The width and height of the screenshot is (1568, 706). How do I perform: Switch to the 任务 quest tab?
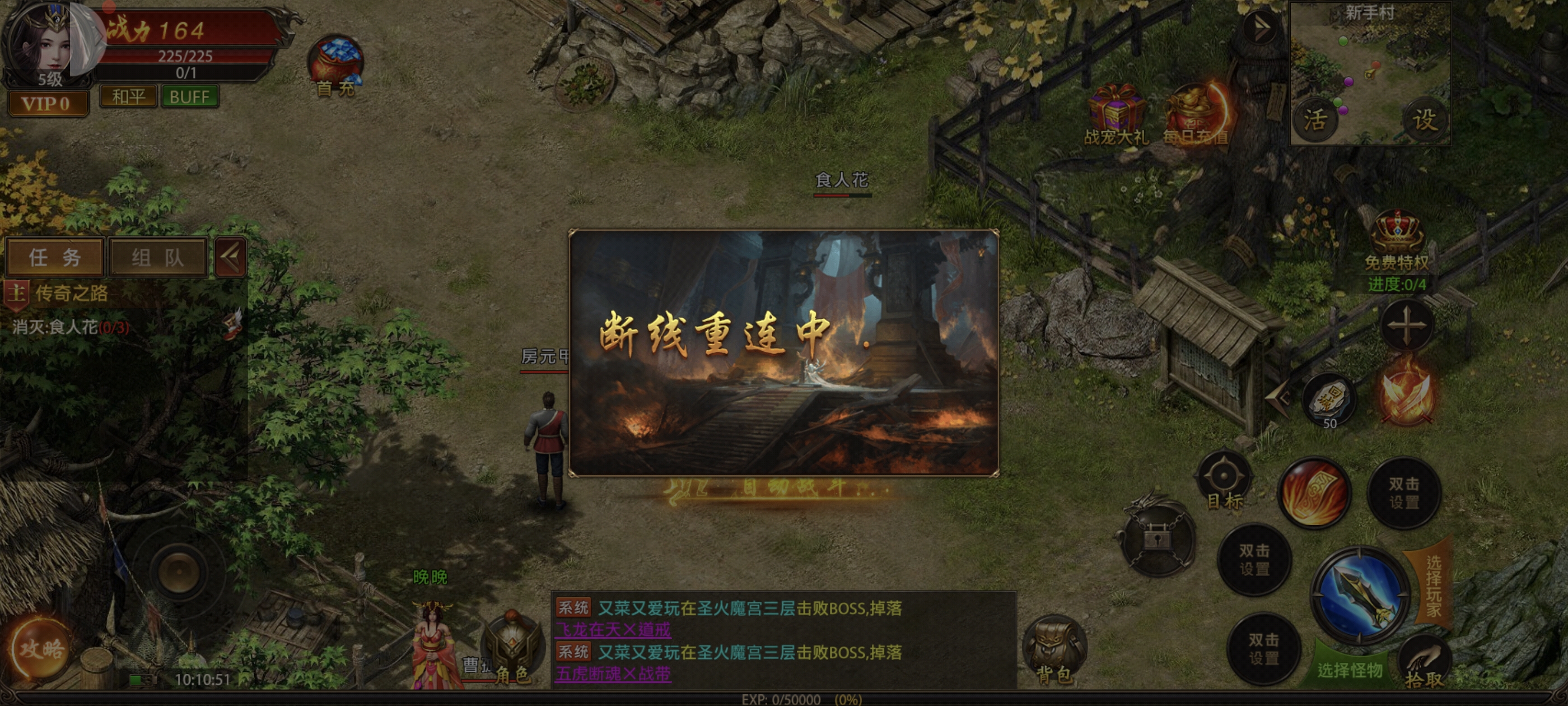tap(55, 257)
